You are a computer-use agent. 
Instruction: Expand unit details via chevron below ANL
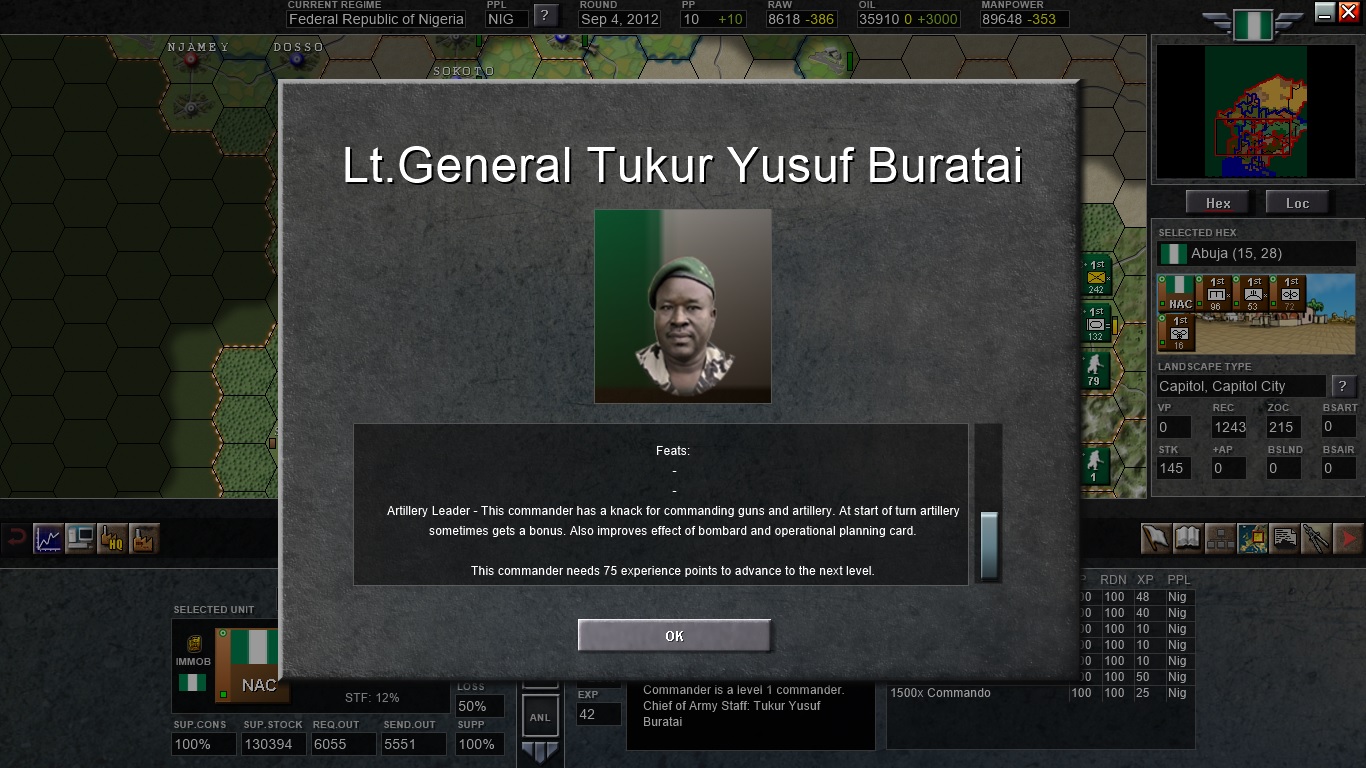540,748
